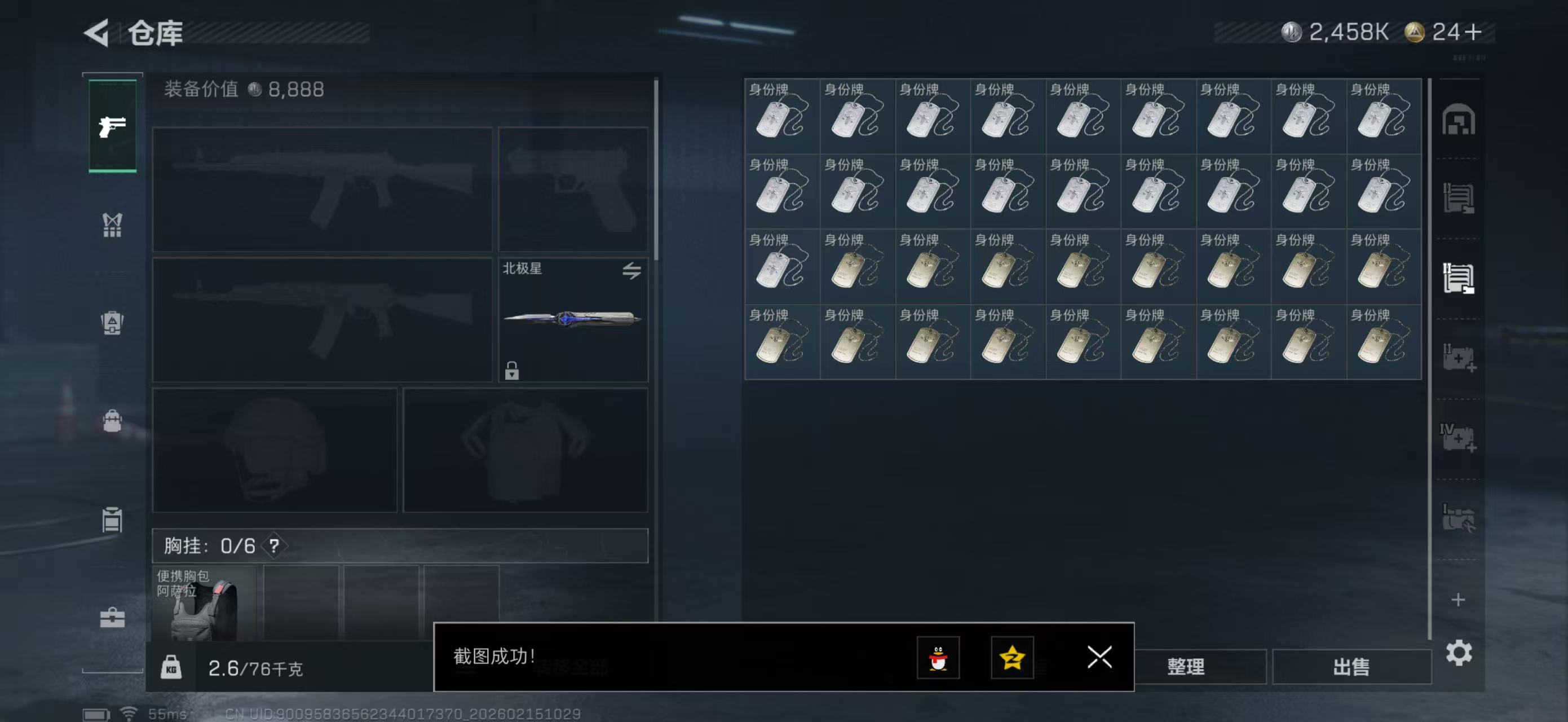The width and height of the screenshot is (1568, 722).
Task: Click the weight progress 2.6/76千克 bar
Action: point(255,667)
